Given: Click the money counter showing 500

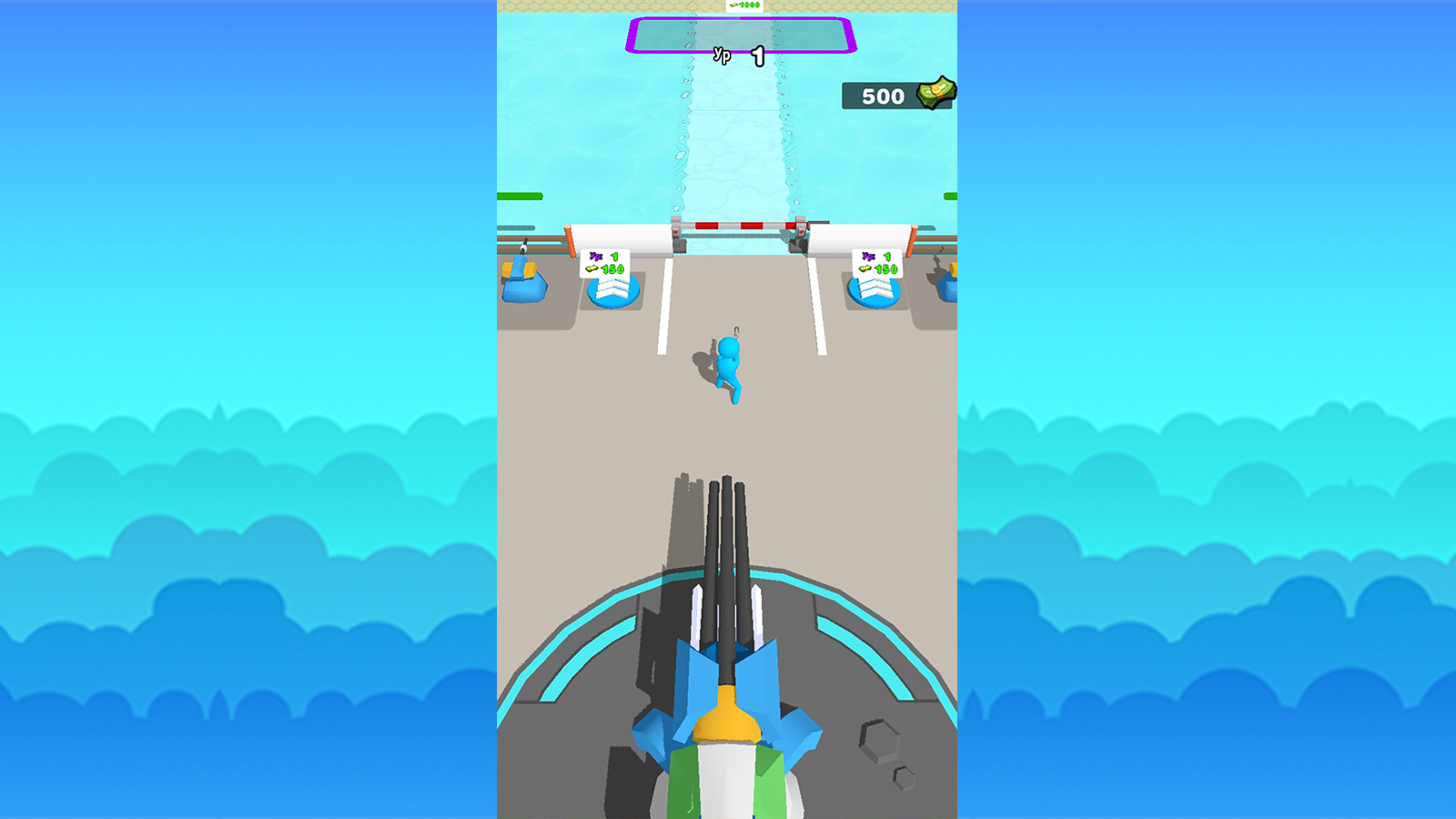Looking at the screenshot, I should 883,96.
